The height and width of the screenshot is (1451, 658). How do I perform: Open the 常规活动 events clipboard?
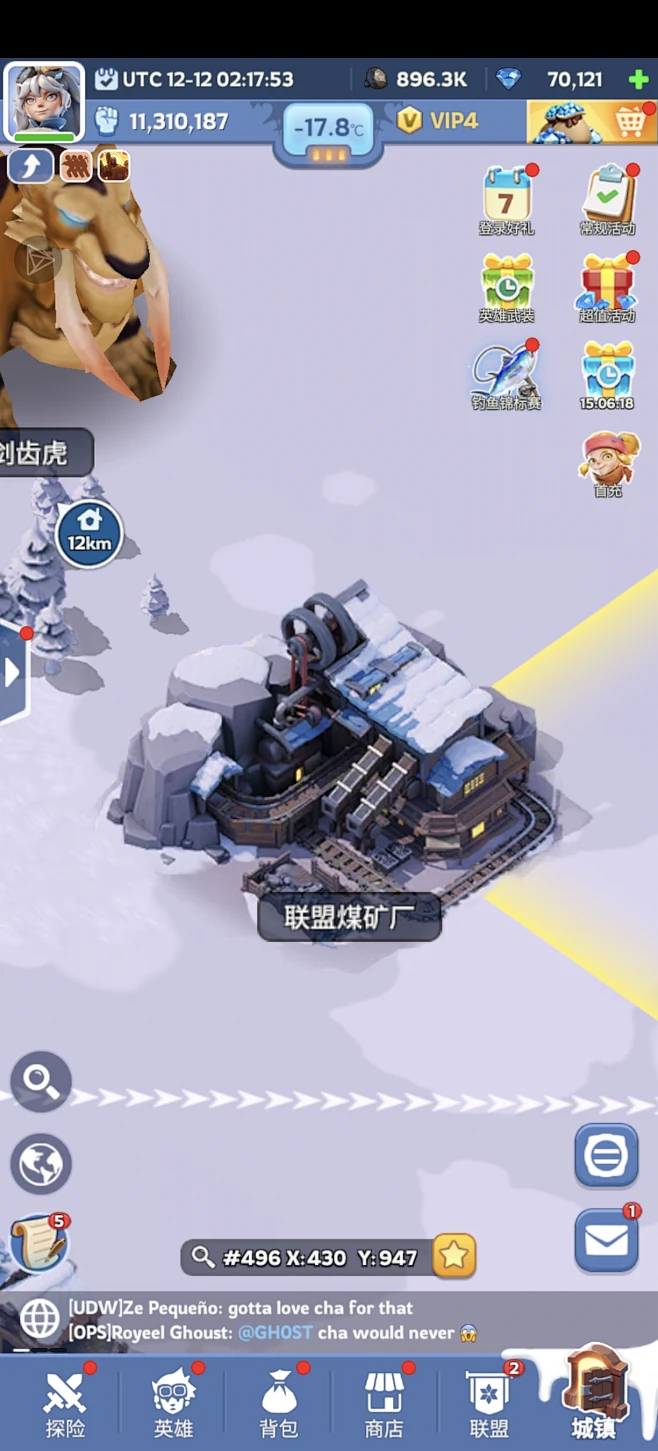608,198
